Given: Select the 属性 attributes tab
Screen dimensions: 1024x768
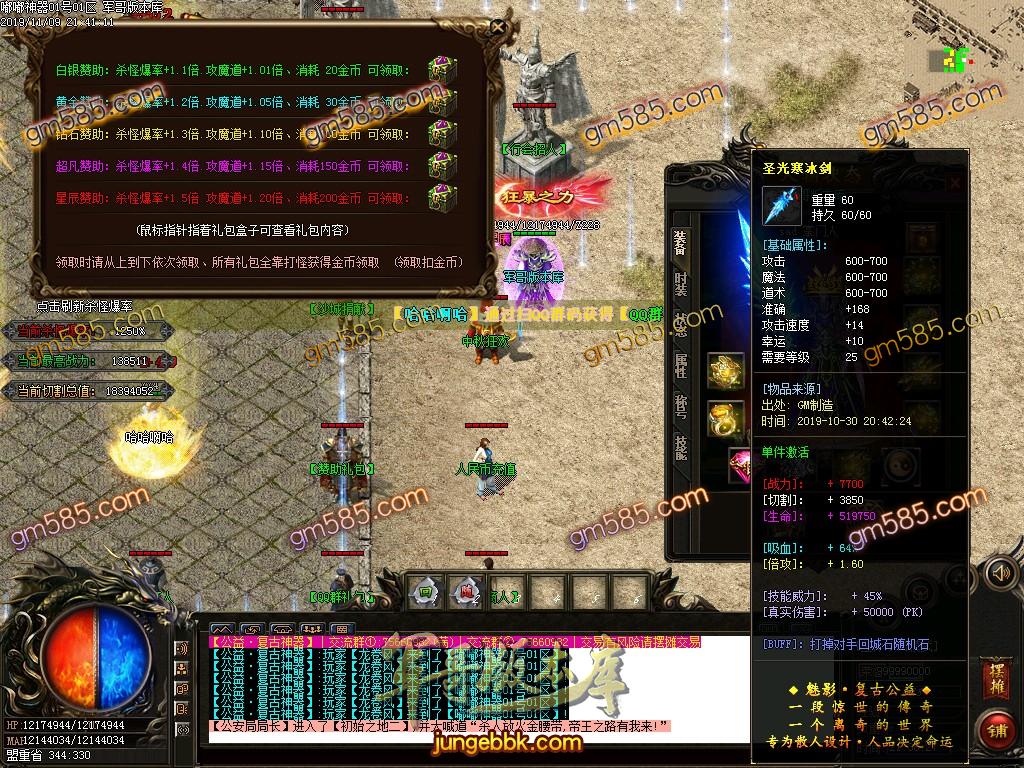Looking at the screenshot, I should coord(680,365).
